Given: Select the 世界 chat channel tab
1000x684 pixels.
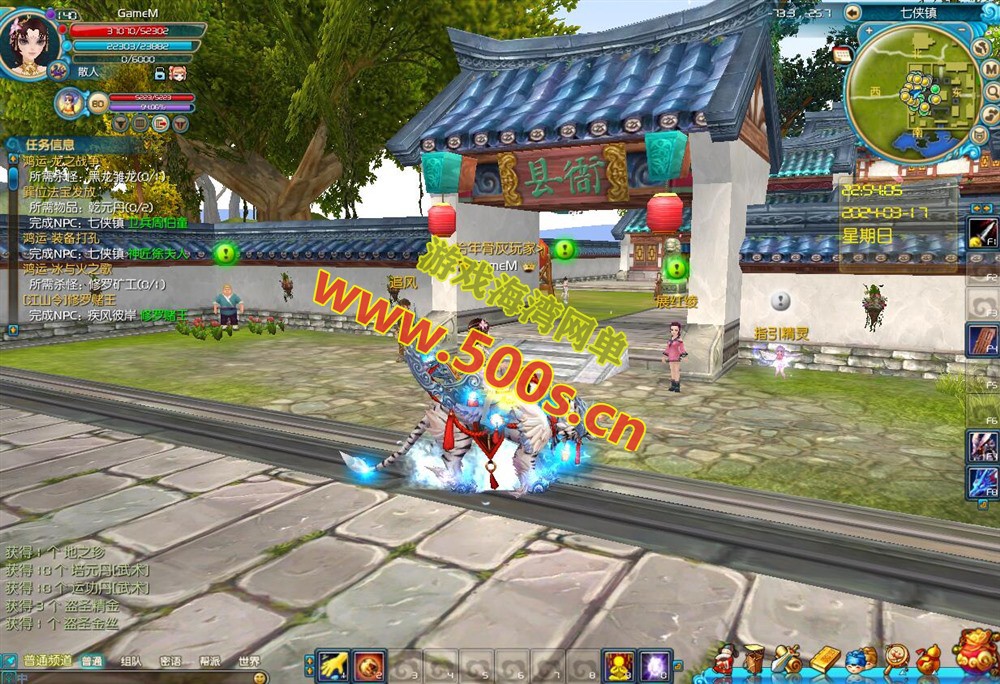Looking at the screenshot, I should 248,661.
